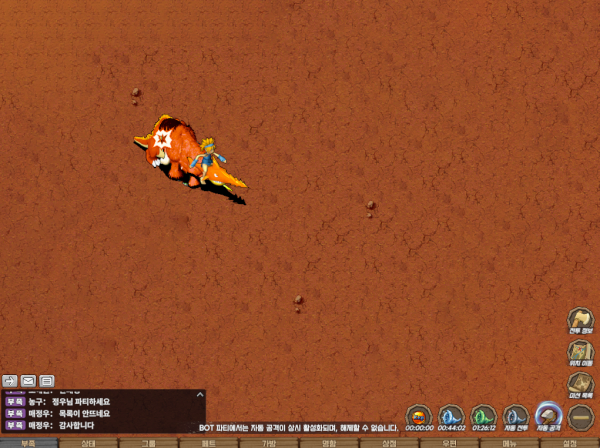Open the envelope icon above chat
This screenshot has width=600, height=448.
point(28,380)
